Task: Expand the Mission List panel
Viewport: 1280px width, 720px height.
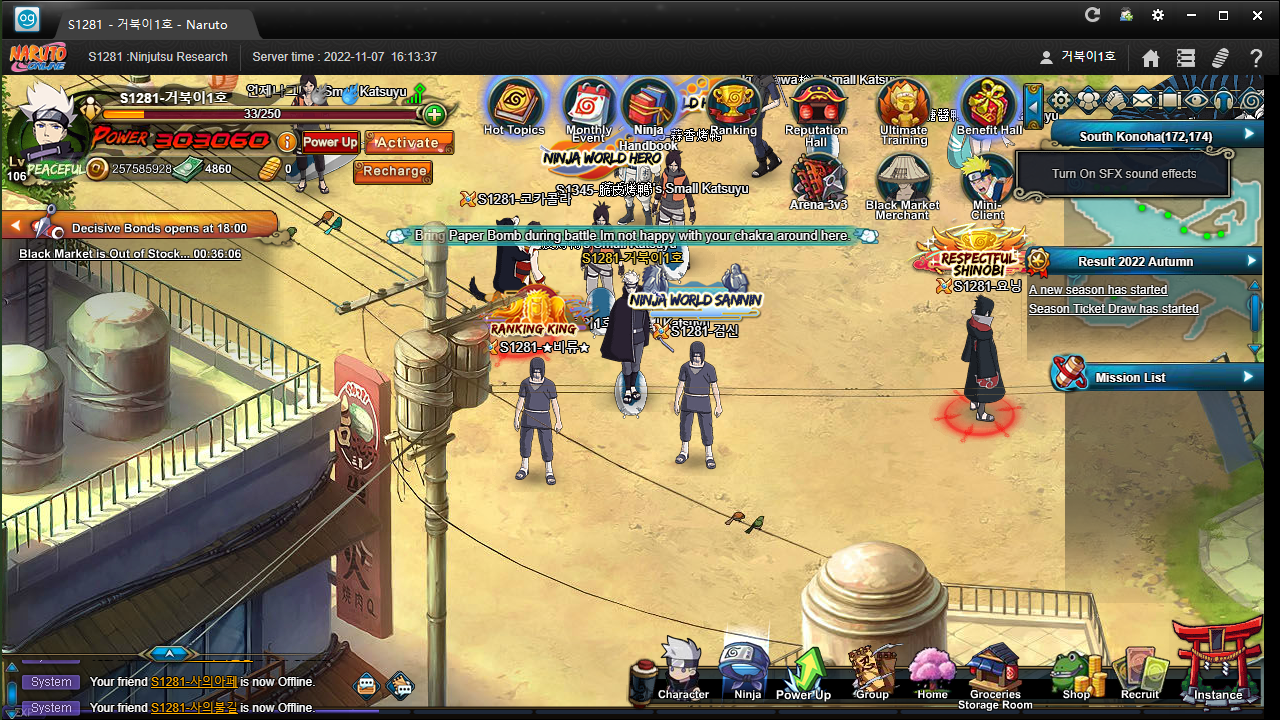Action: (x=1248, y=377)
